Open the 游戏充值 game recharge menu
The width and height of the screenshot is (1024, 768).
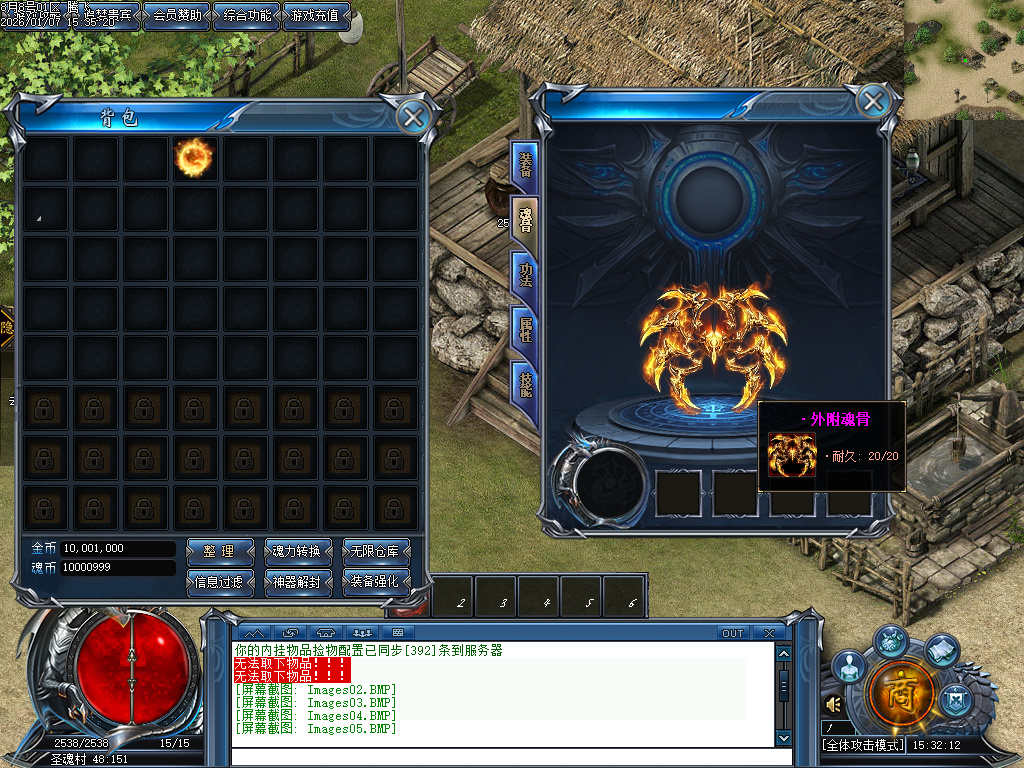coord(316,15)
